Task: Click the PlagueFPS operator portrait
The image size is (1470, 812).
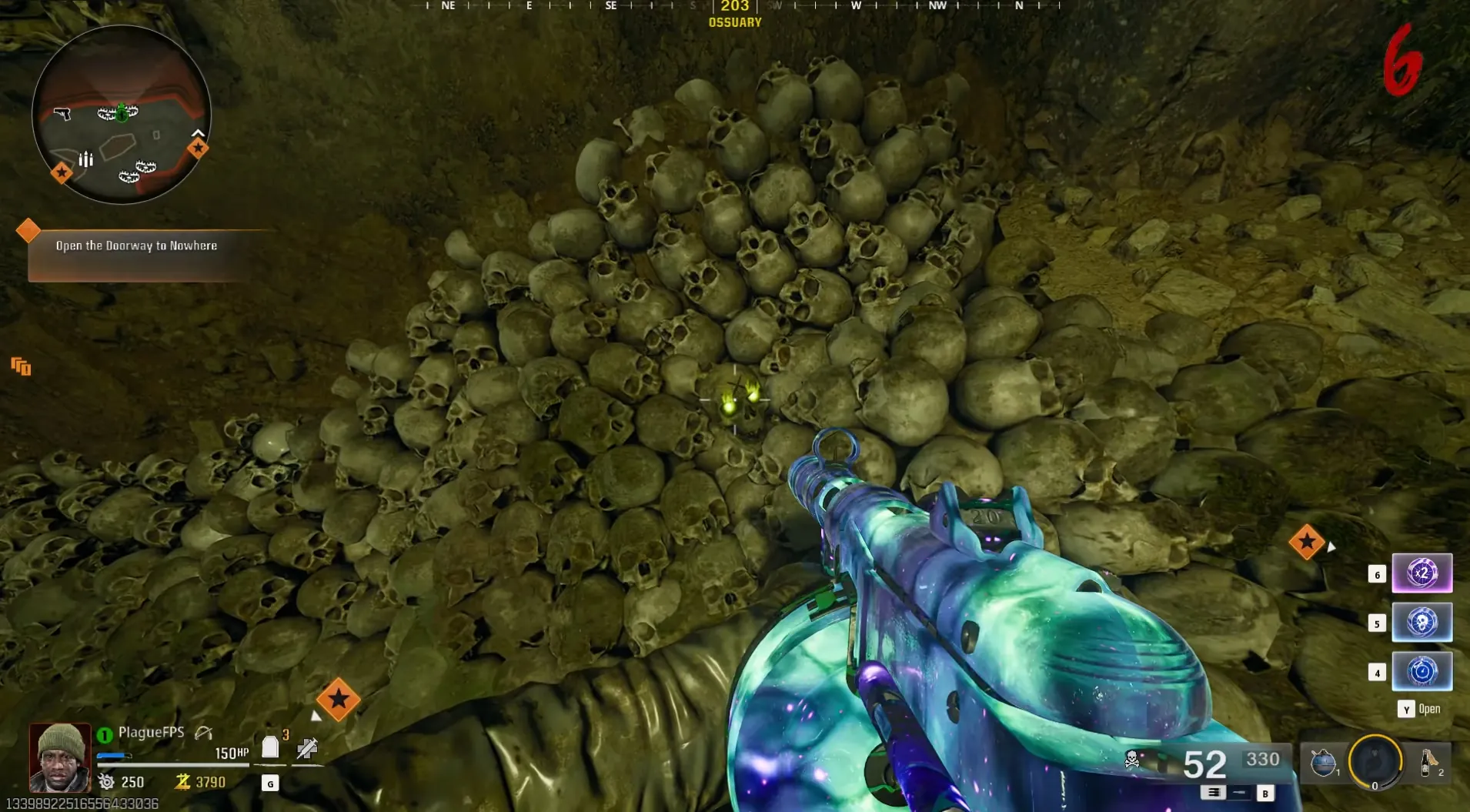Action: (60, 757)
